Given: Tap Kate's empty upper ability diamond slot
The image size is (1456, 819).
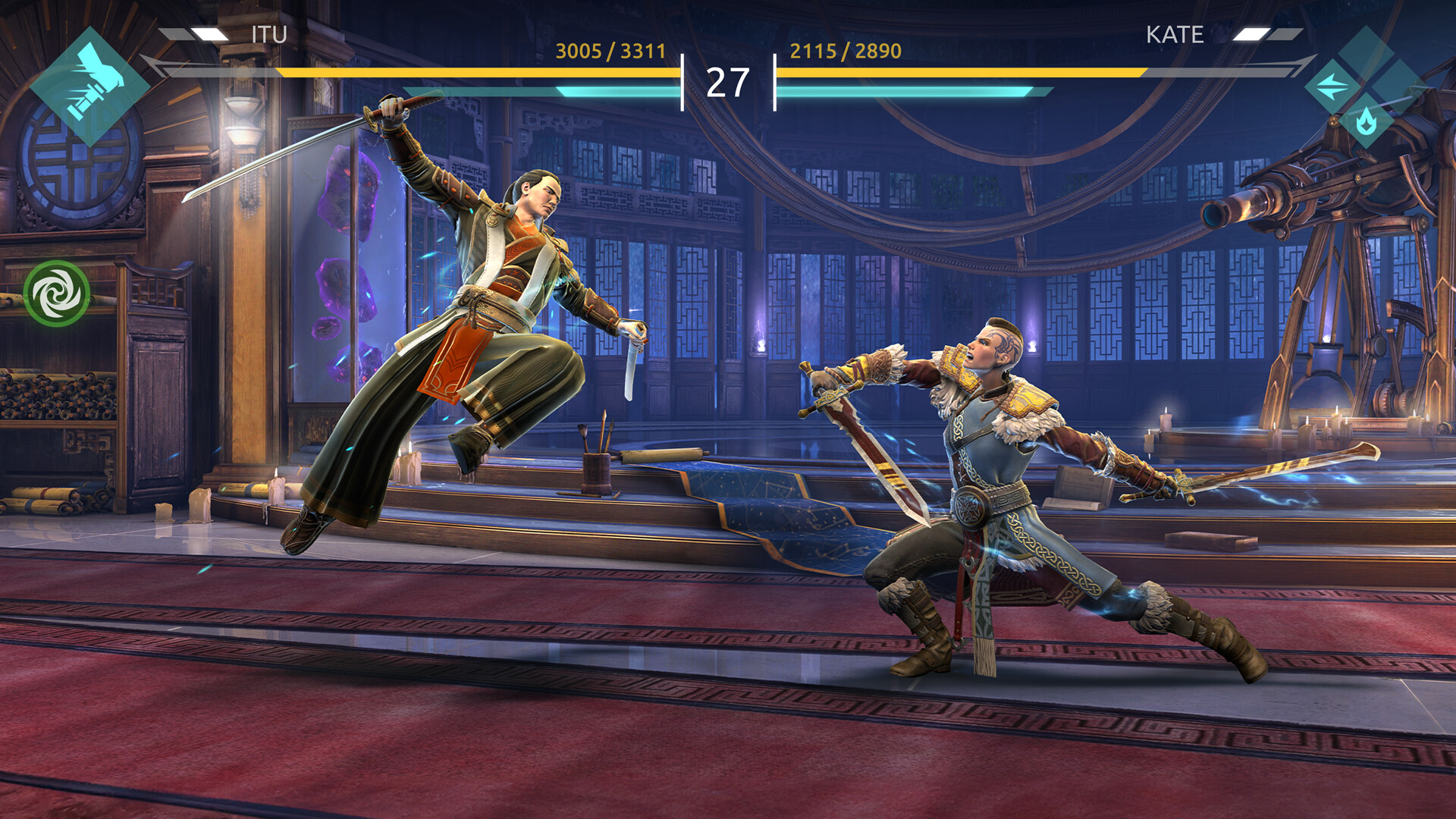Looking at the screenshot, I should [x=1367, y=53].
